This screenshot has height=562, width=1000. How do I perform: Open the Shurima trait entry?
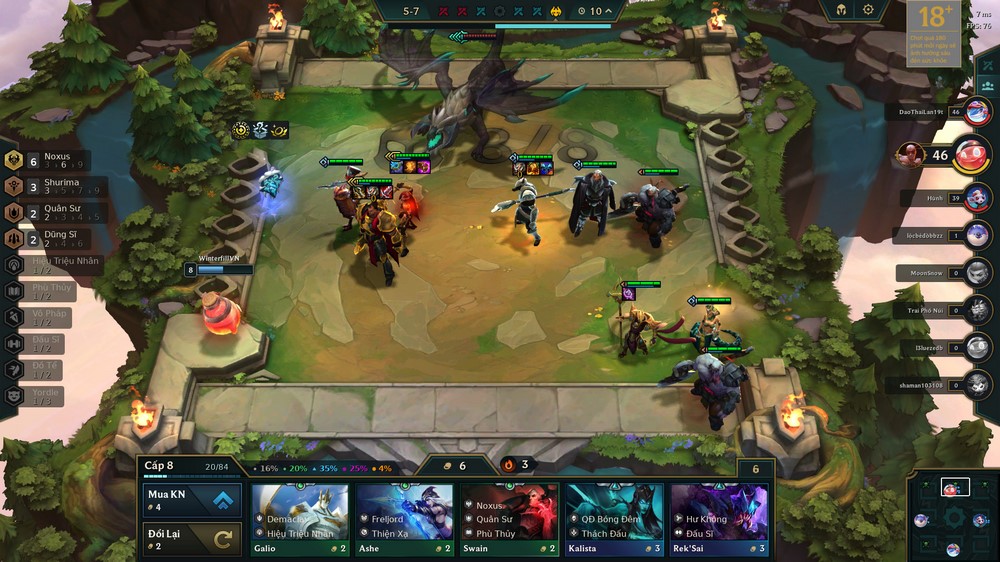[x=50, y=187]
